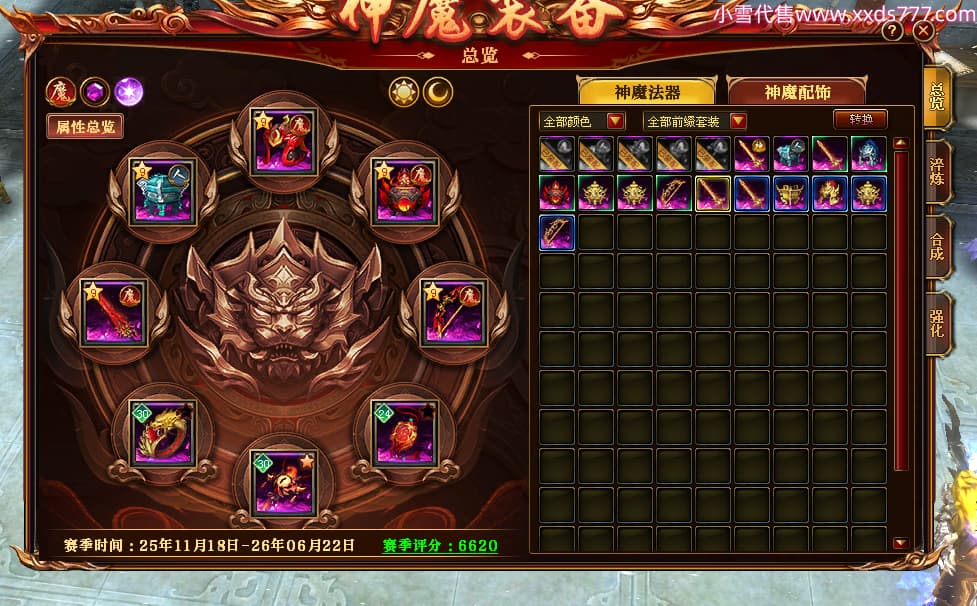977x606 pixels.
Task: Switch to the 神魔法器 tab
Action: click(646, 92)
